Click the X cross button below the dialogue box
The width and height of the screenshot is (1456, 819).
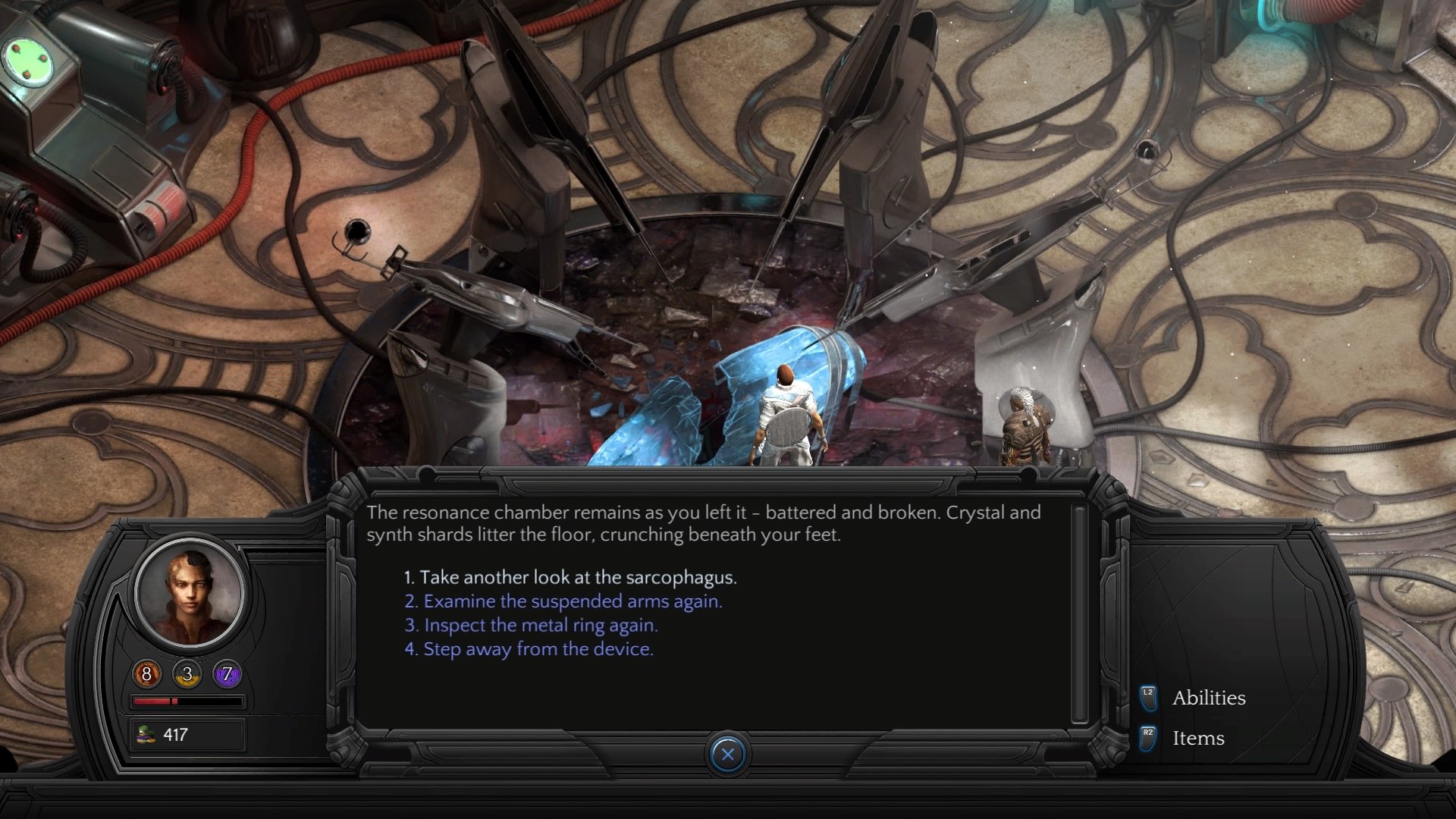click(727, 754)
